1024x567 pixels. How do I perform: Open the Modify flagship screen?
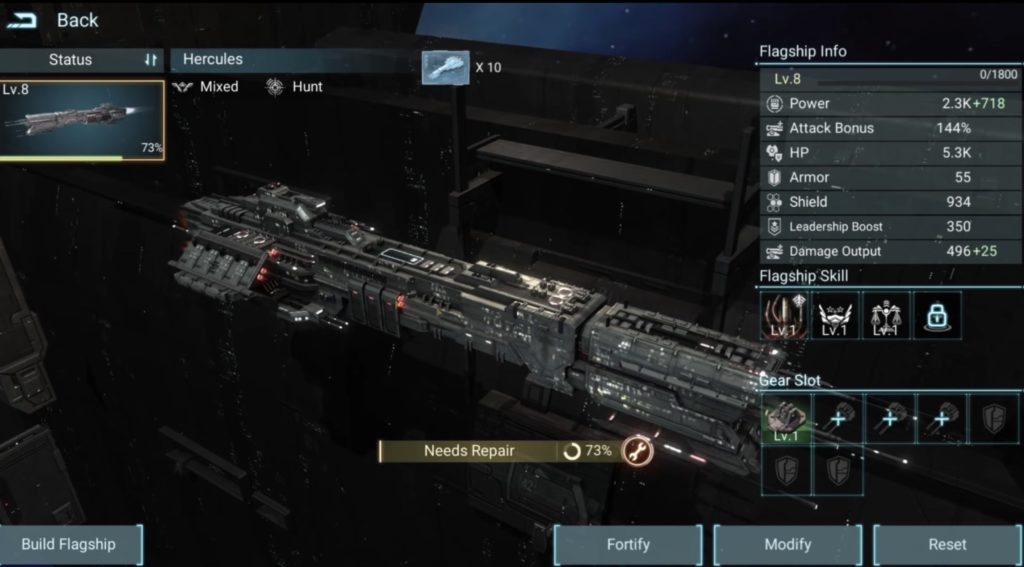click(787, 545)
